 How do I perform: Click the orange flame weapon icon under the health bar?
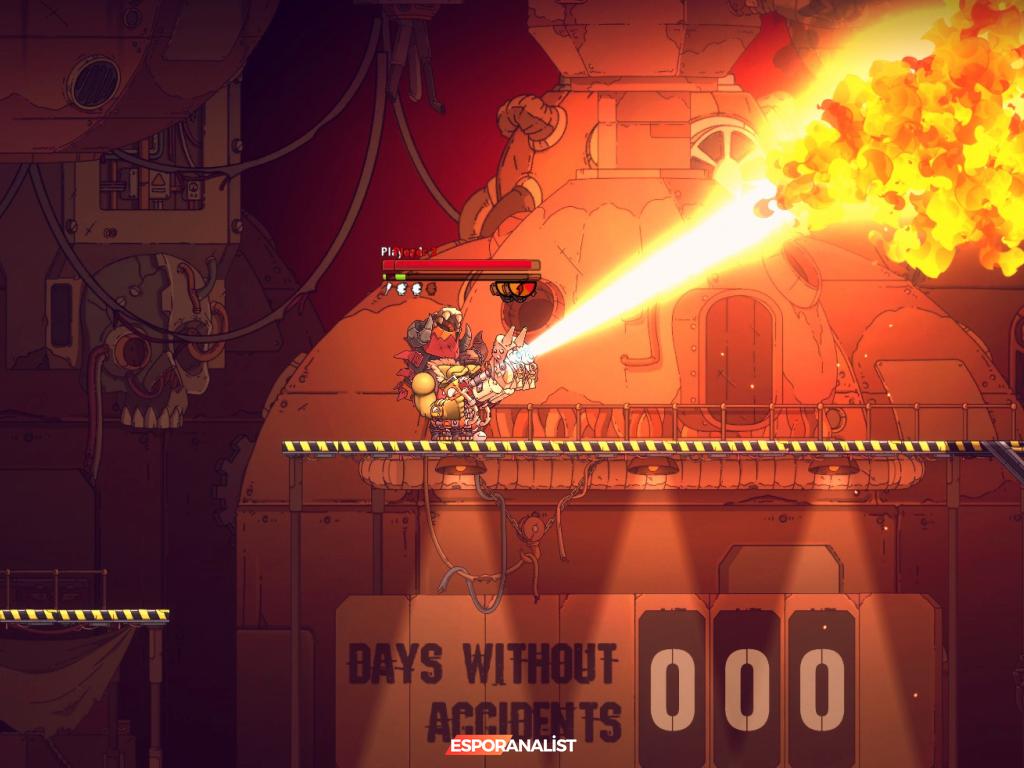[x=516, y=290]
